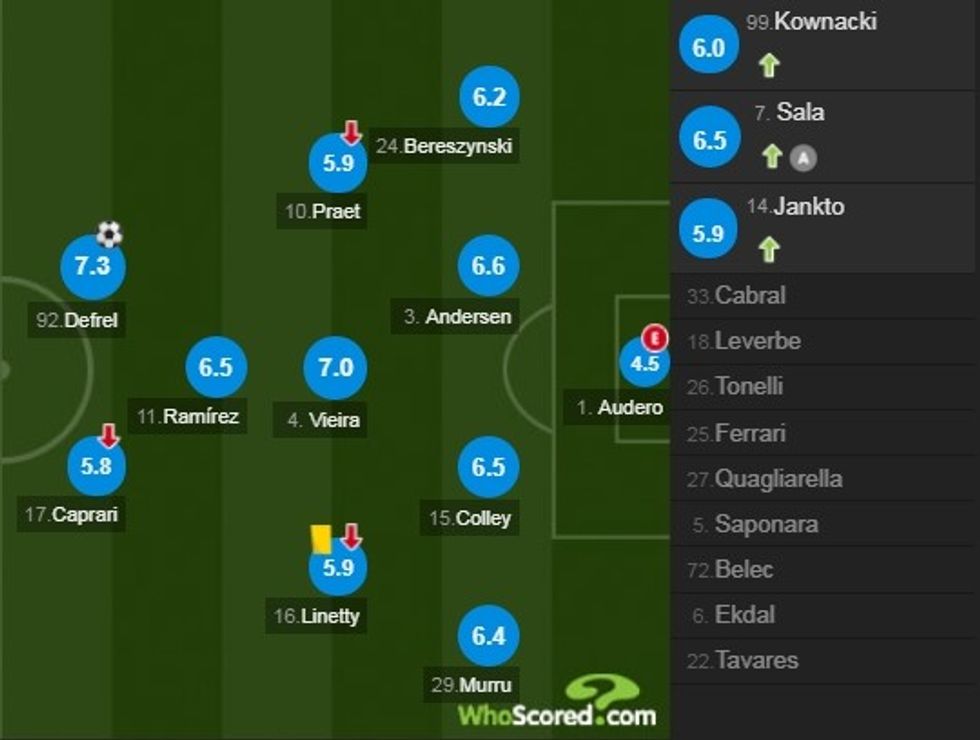This screenshot has width=980, height=740.
Task: Click Colley's 6.5 rating circle
Action: (488, 468)
